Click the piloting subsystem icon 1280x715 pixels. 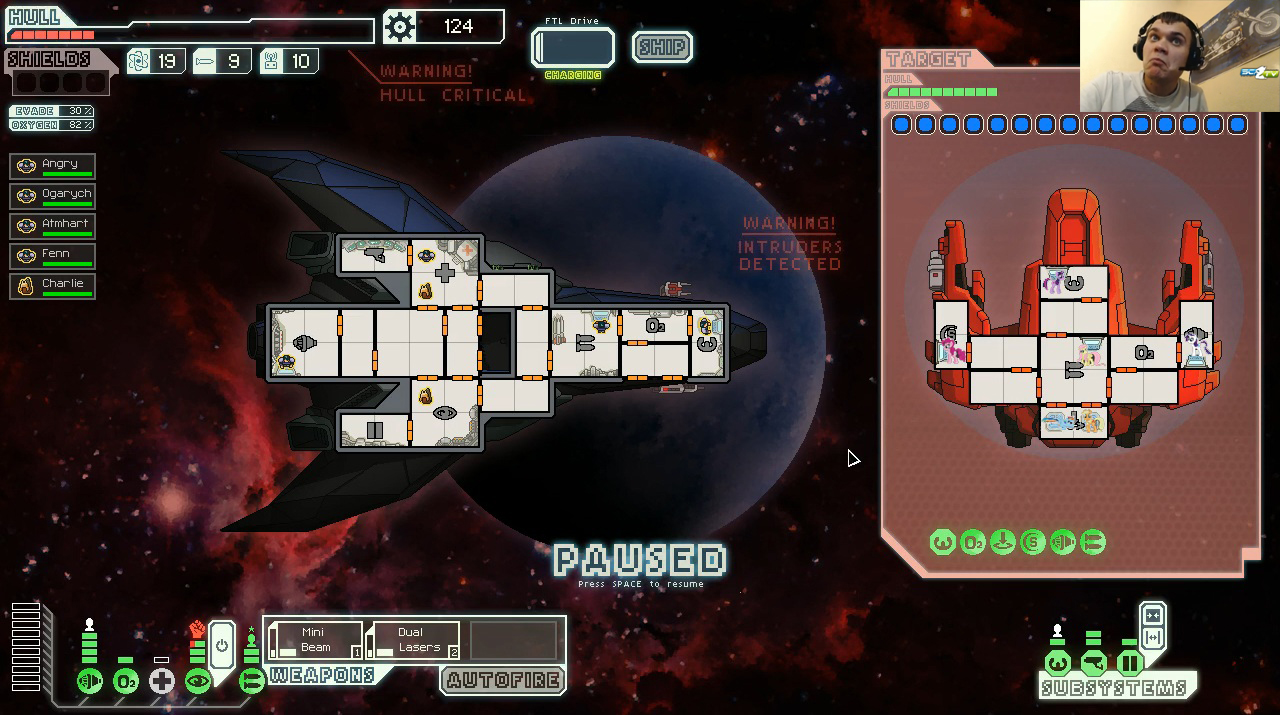[1057, 663]
